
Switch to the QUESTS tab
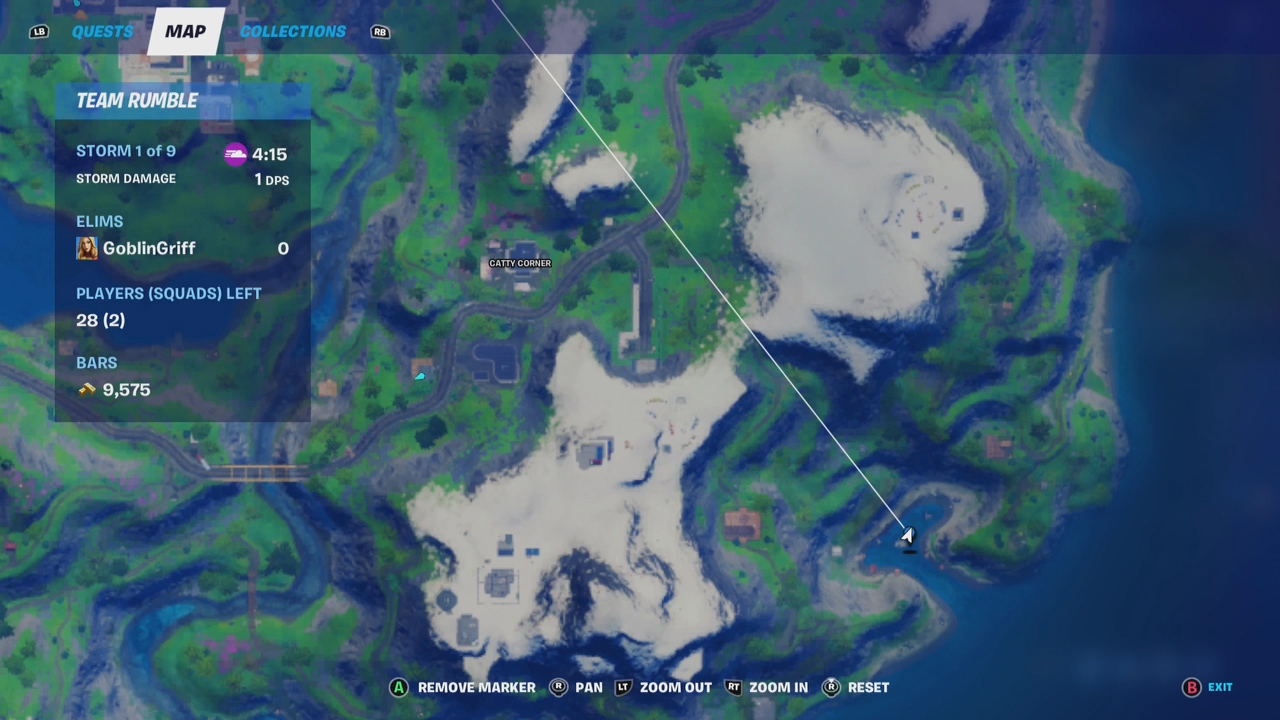pos(102,31)
